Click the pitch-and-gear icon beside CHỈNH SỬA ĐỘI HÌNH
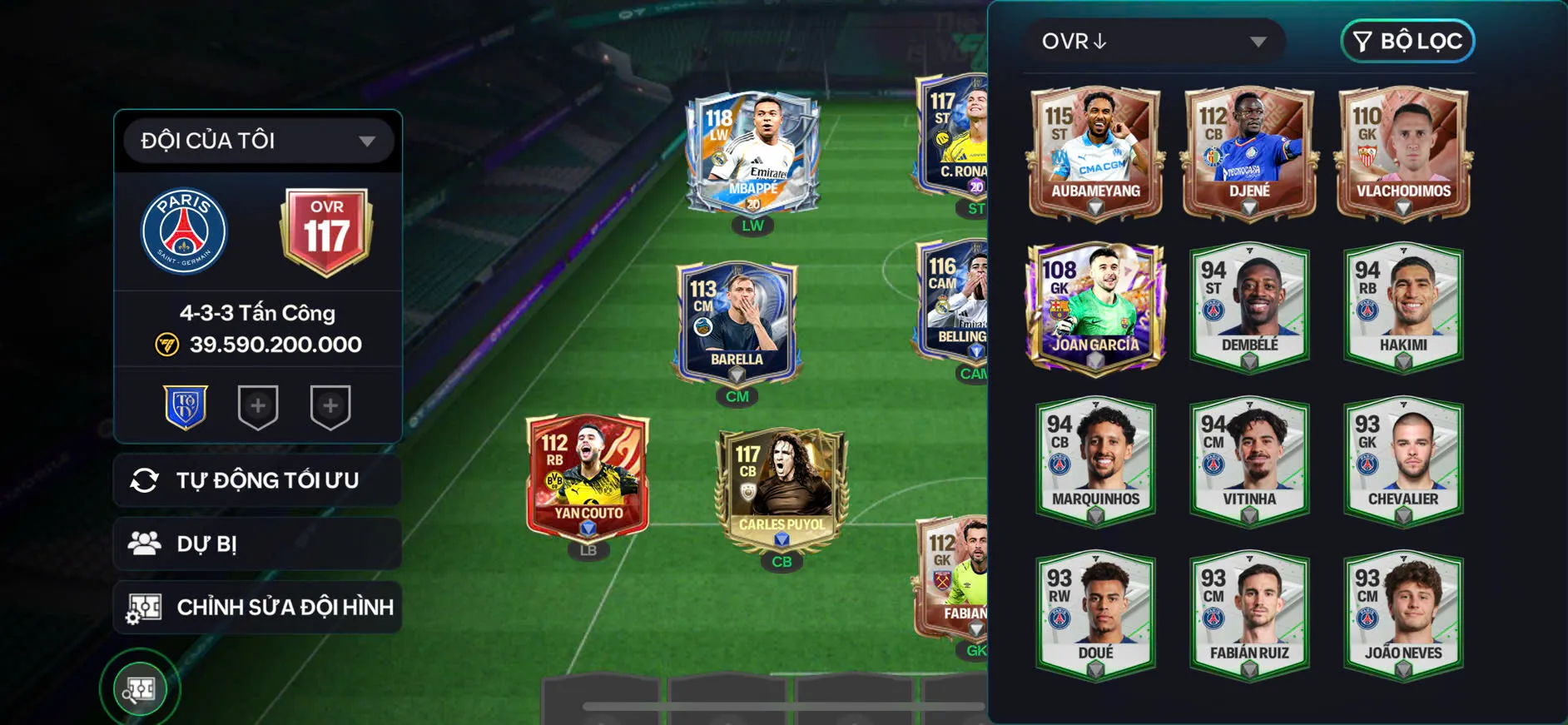 pos(146,607)
